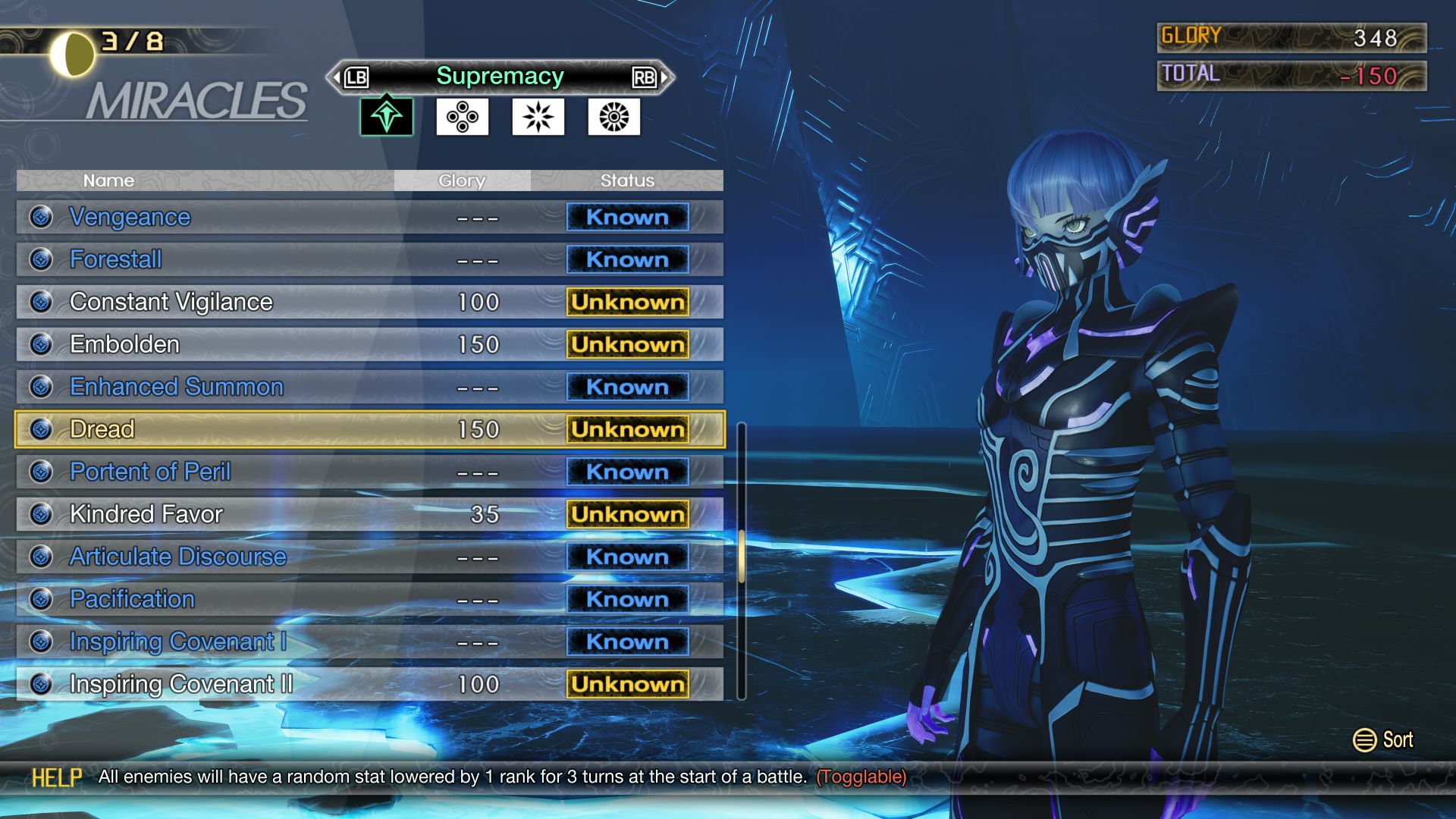Click the left arrow to previous category

[334, 77]
